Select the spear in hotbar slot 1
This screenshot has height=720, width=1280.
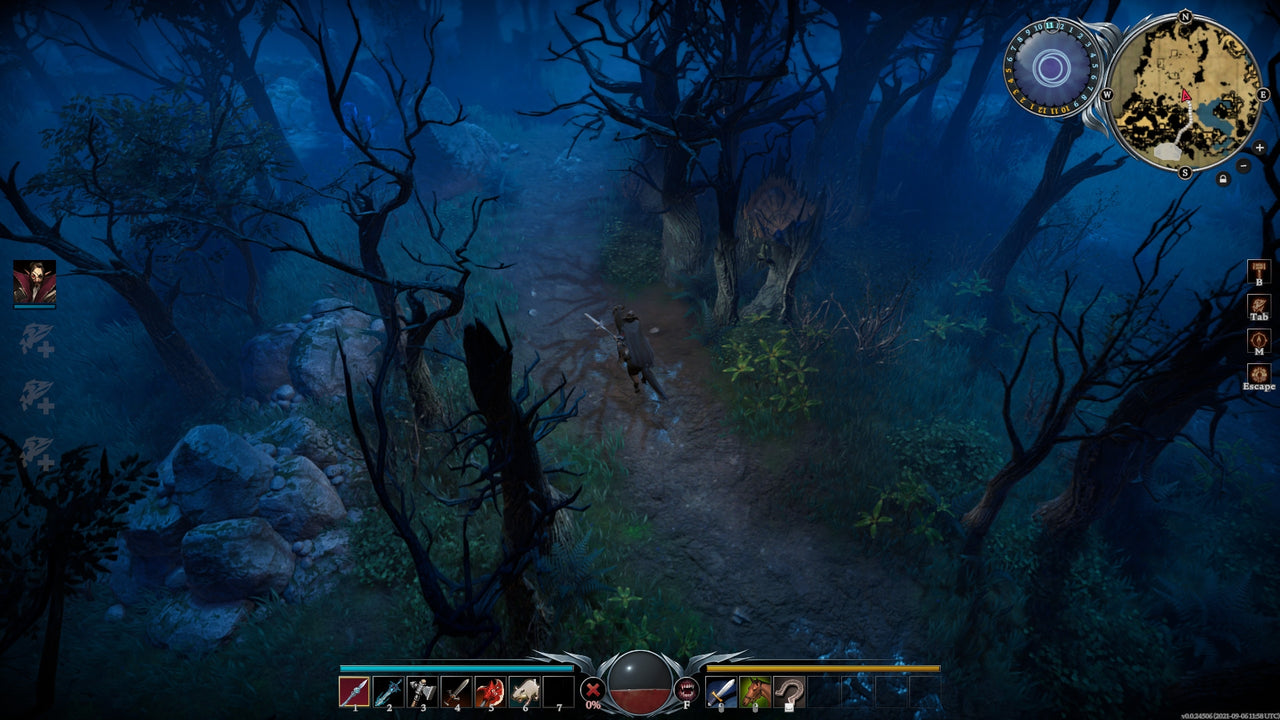[356, 689]
